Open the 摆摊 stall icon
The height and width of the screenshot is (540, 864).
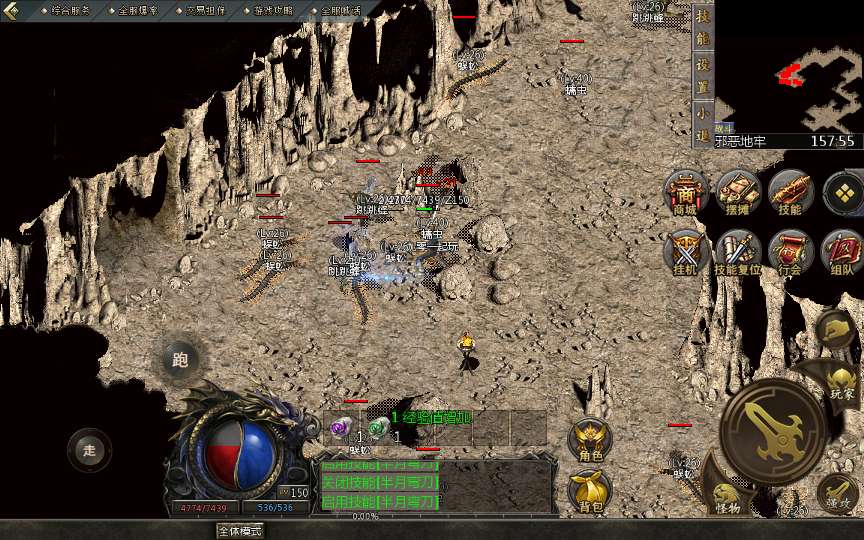737,192
